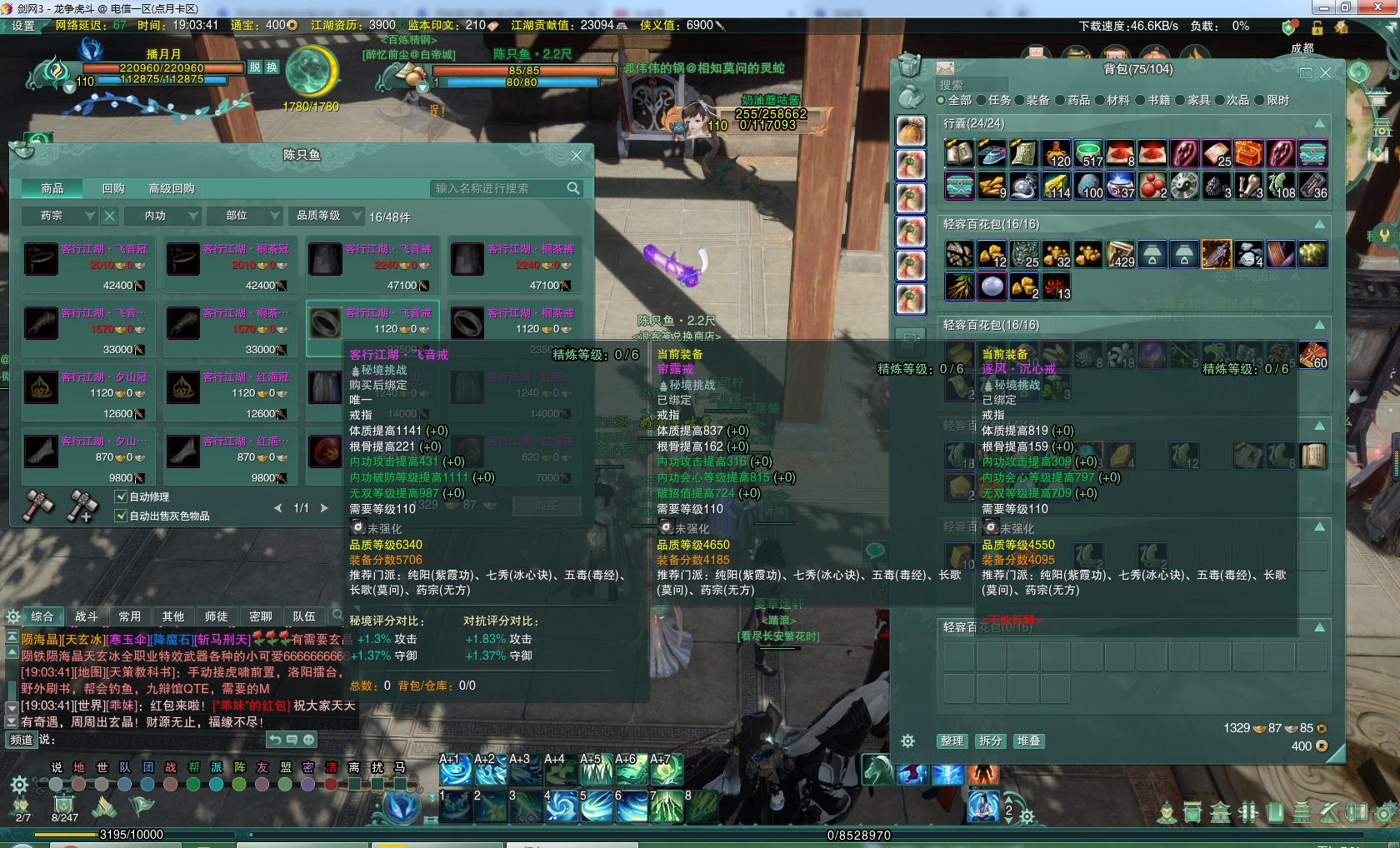Image resolution: width=1400 pixels, height=848 pixels.
Task: Click the 拆分 button
Action: [990, 741]
